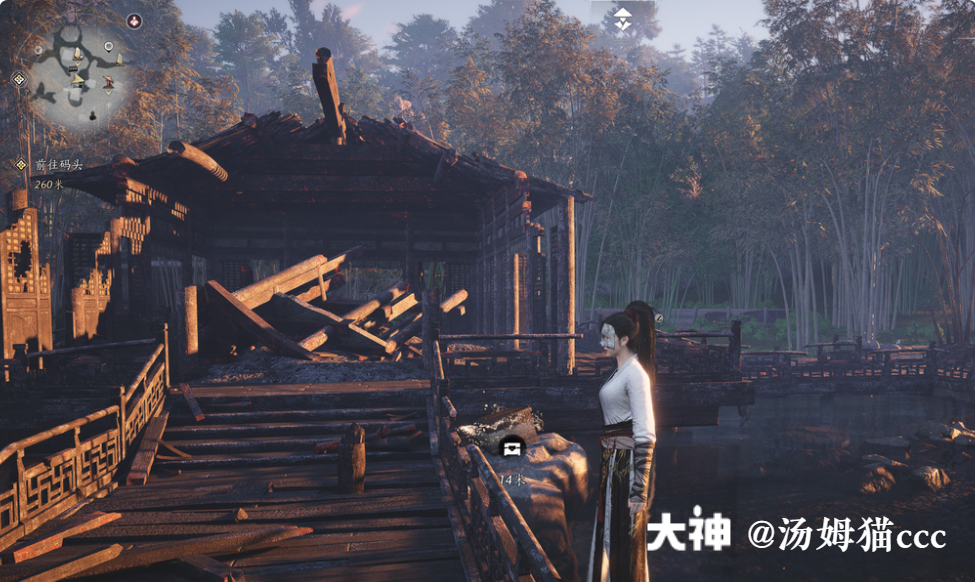Click the red flame icon beside the minimap
Screen dimensions: 975x582
pyautogui.click(x=134, y=21)
